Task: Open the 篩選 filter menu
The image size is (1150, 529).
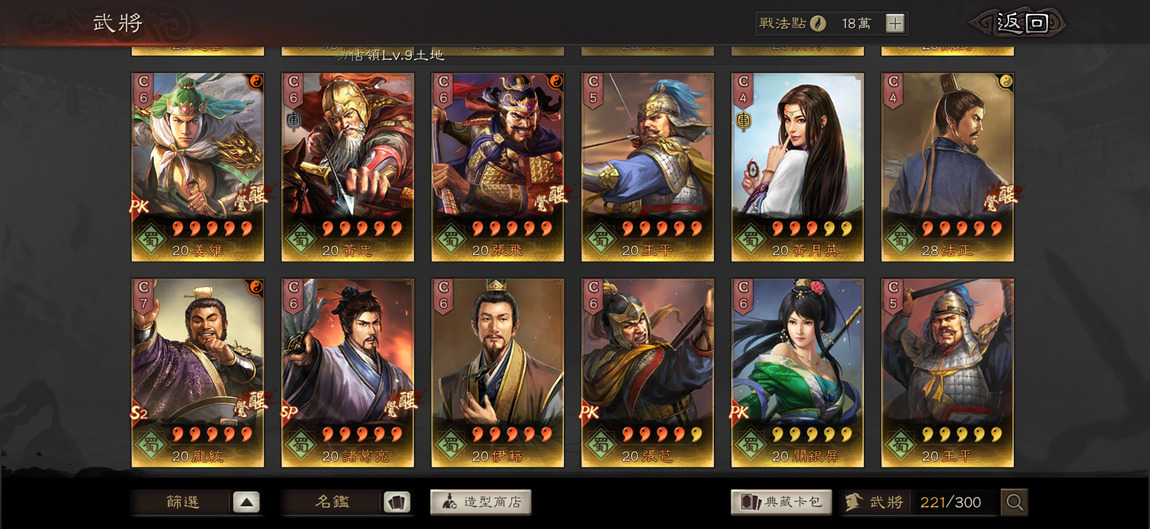Action: [x=197, y=502]
